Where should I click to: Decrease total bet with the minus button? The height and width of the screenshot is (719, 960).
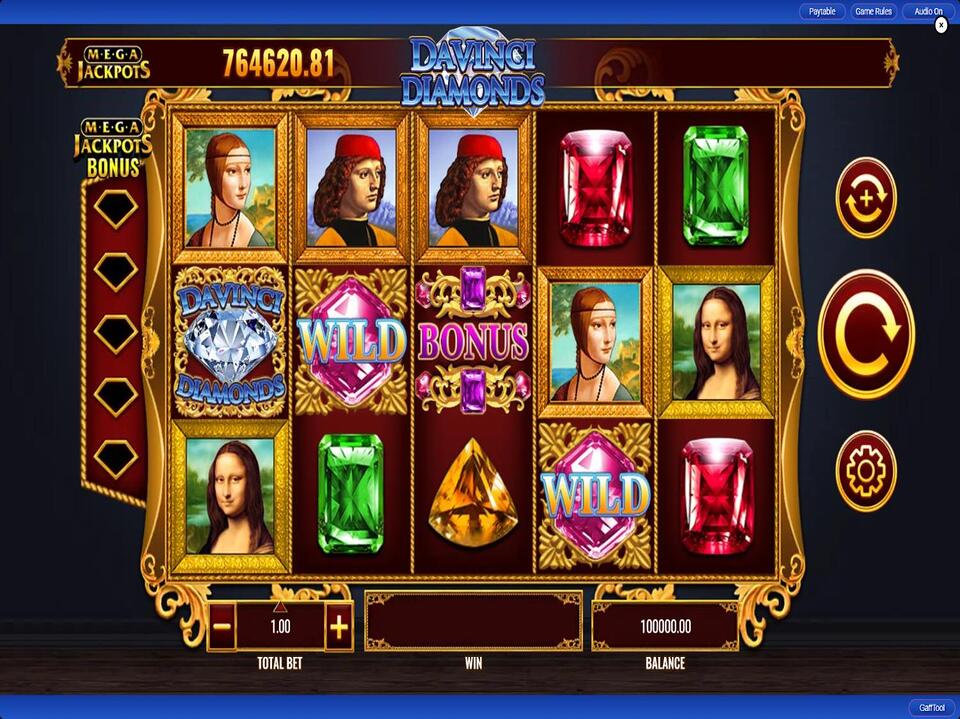click(x=223, y=628)
